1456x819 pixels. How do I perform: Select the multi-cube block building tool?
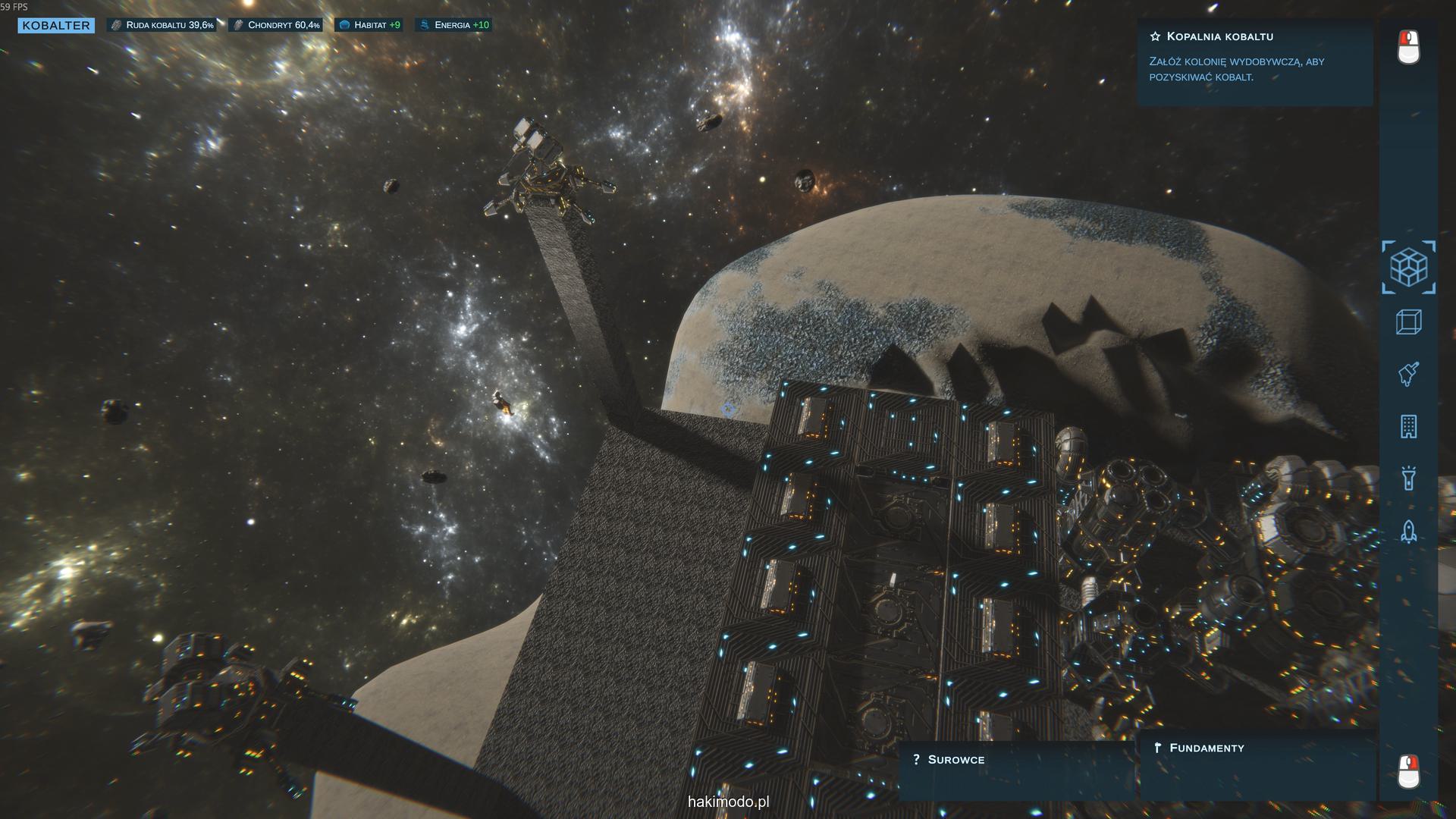pos(1408,267)
